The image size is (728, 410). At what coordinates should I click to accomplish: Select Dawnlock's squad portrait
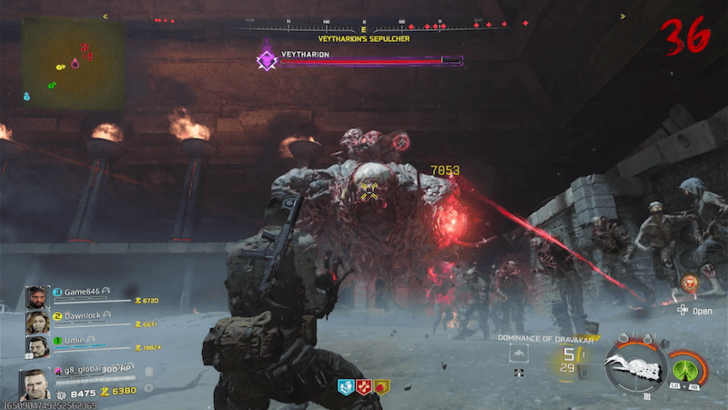pos(36,323)
